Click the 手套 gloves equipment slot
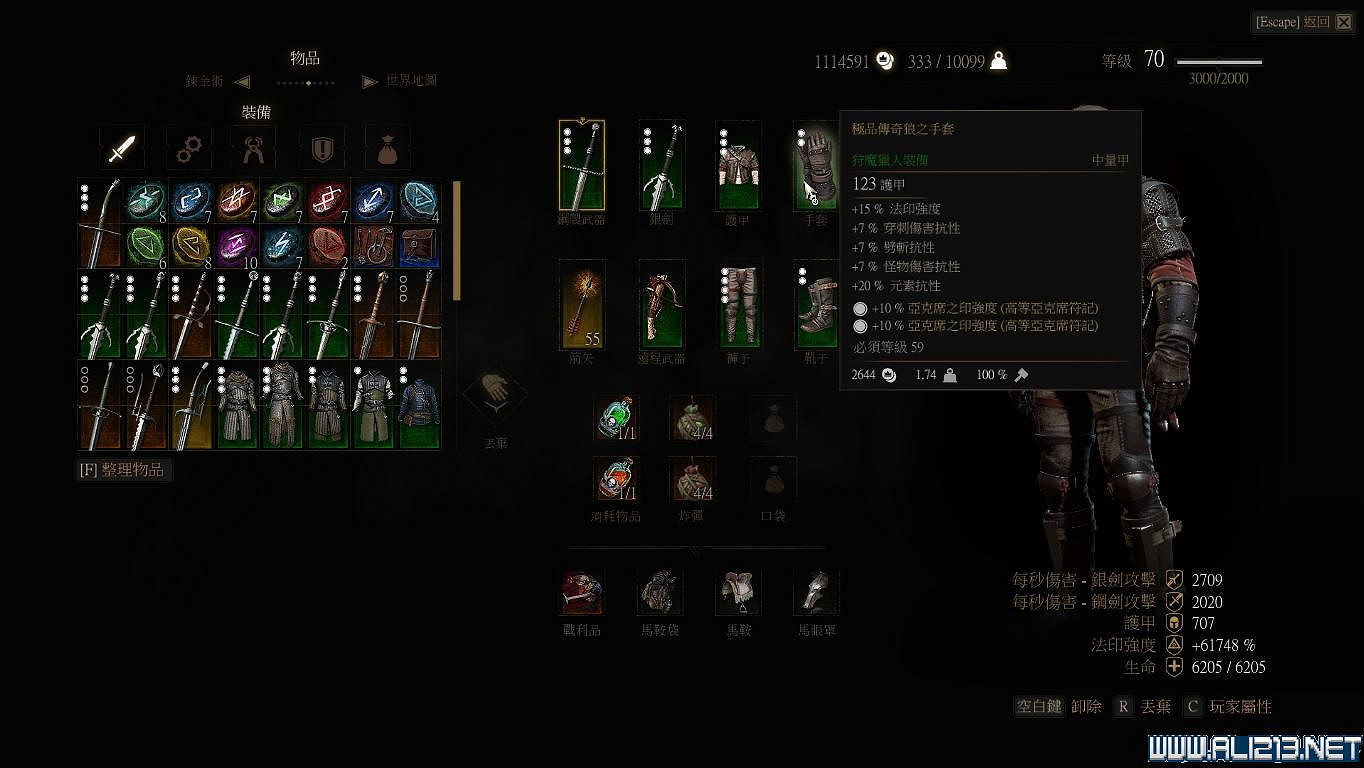Screen dimensions: 1364x768 pyautogui.click(x=815, y=163)
